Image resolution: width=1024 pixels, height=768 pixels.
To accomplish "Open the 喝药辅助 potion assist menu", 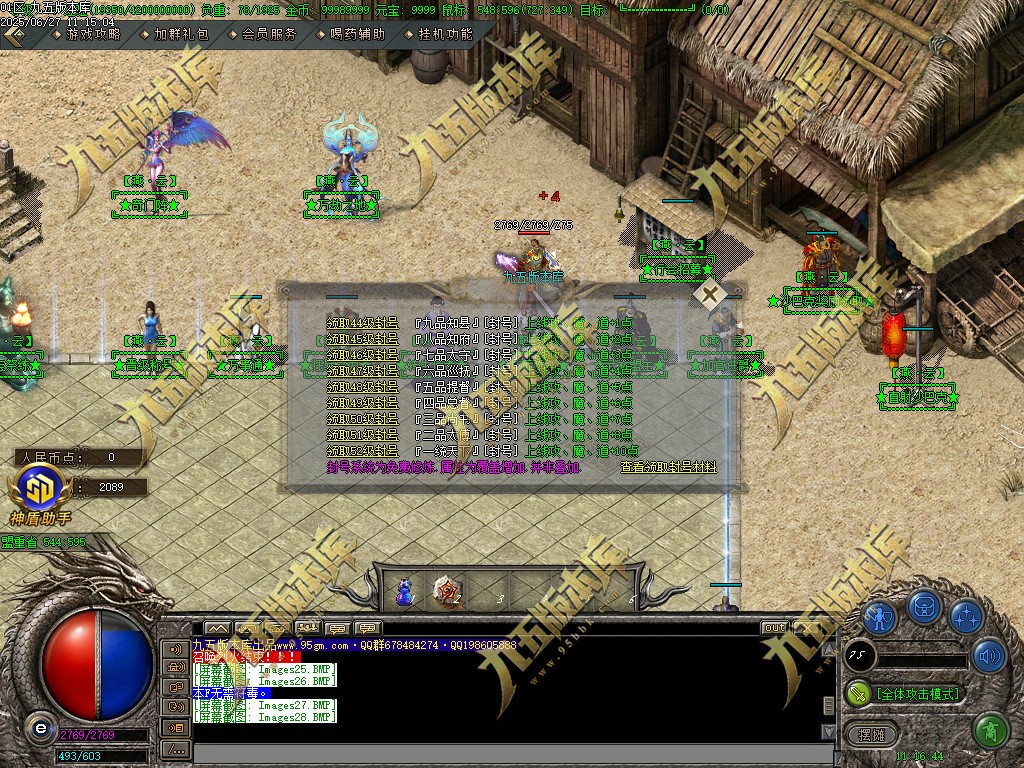I will coord(357,33).
